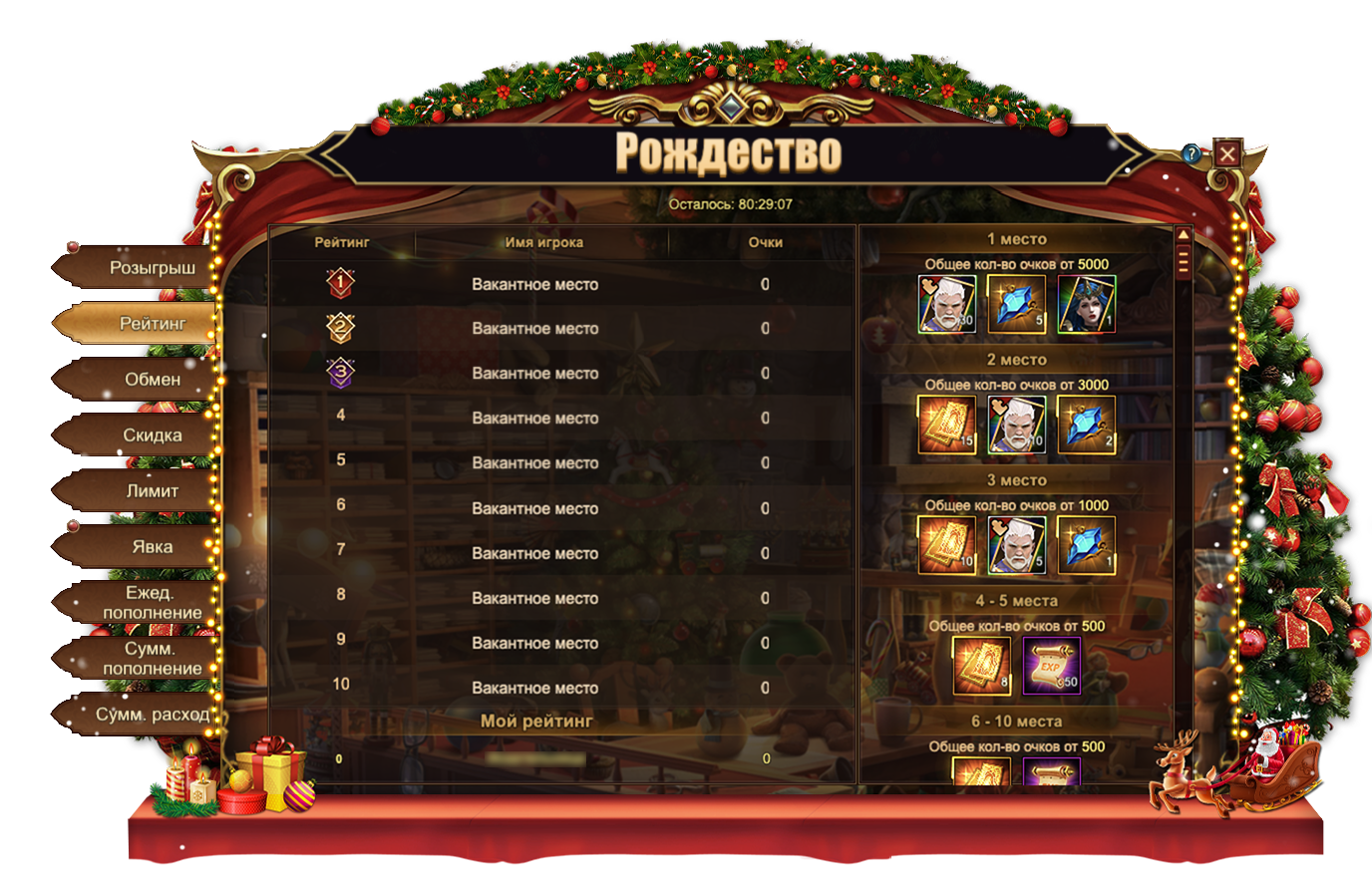The height and width of the screenshot is (872, 1372).
Task: Close the Рождество event window
Action: [x=1227, y=153]
